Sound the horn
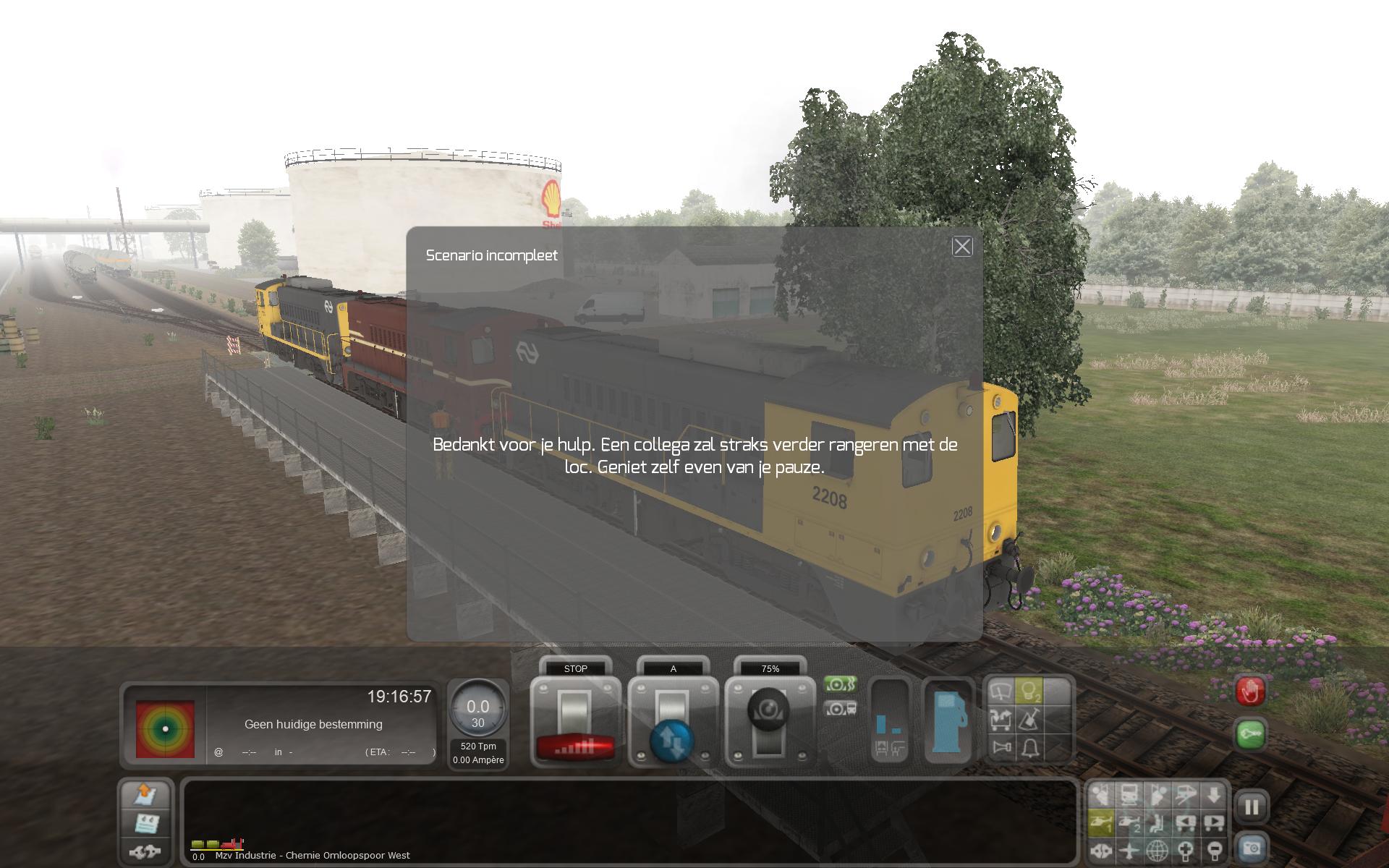The width and height of the screenshot is (1389, 868). [1001, 747]
